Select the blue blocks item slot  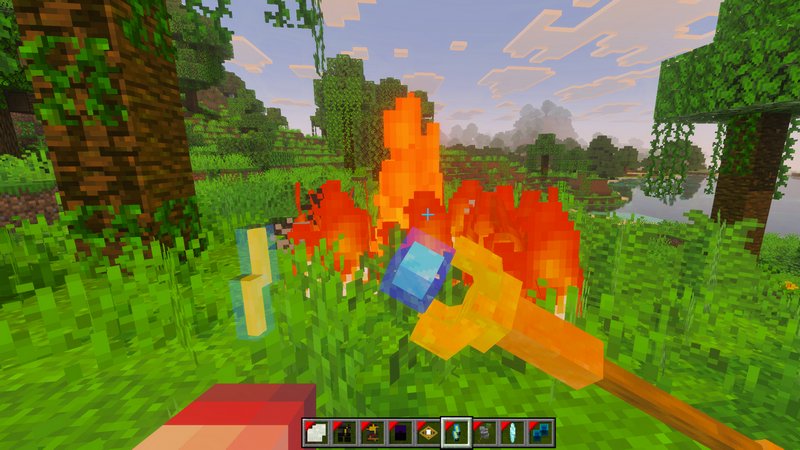[540, 433]
